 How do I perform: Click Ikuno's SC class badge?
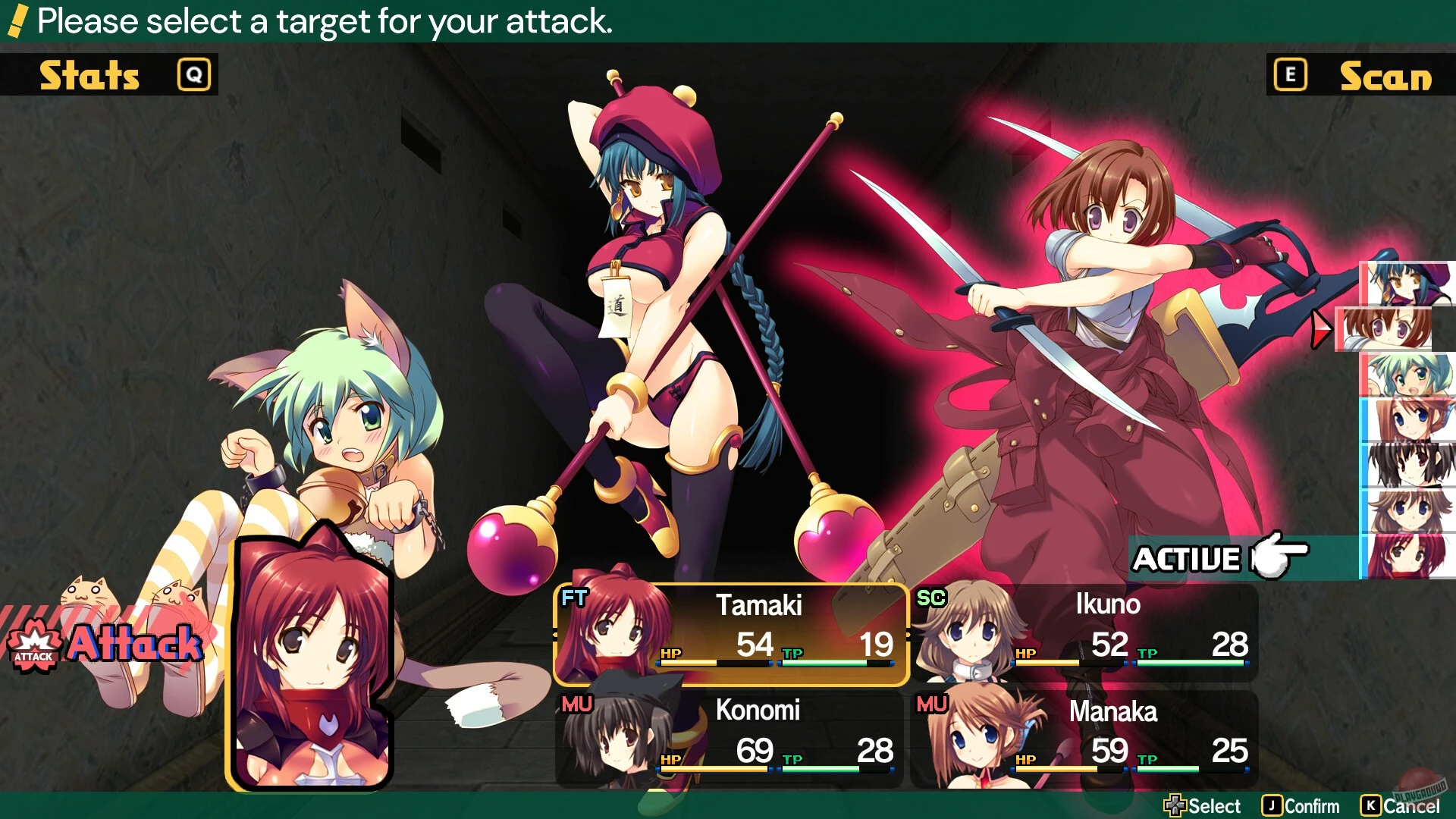coord(933,598)
